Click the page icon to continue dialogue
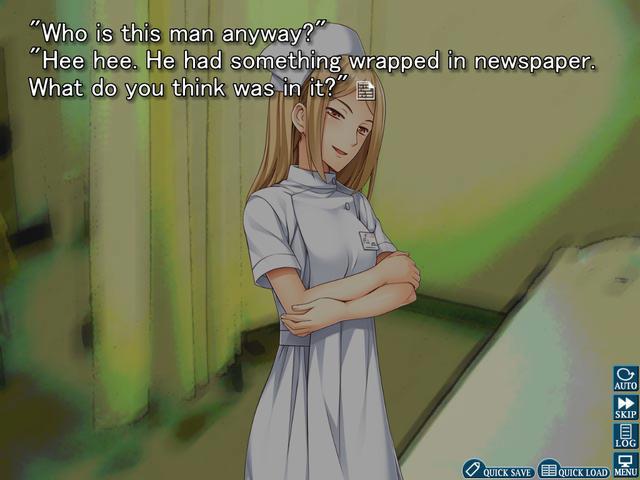The width and height of the screenshot is (640, 480). point(366,90)
